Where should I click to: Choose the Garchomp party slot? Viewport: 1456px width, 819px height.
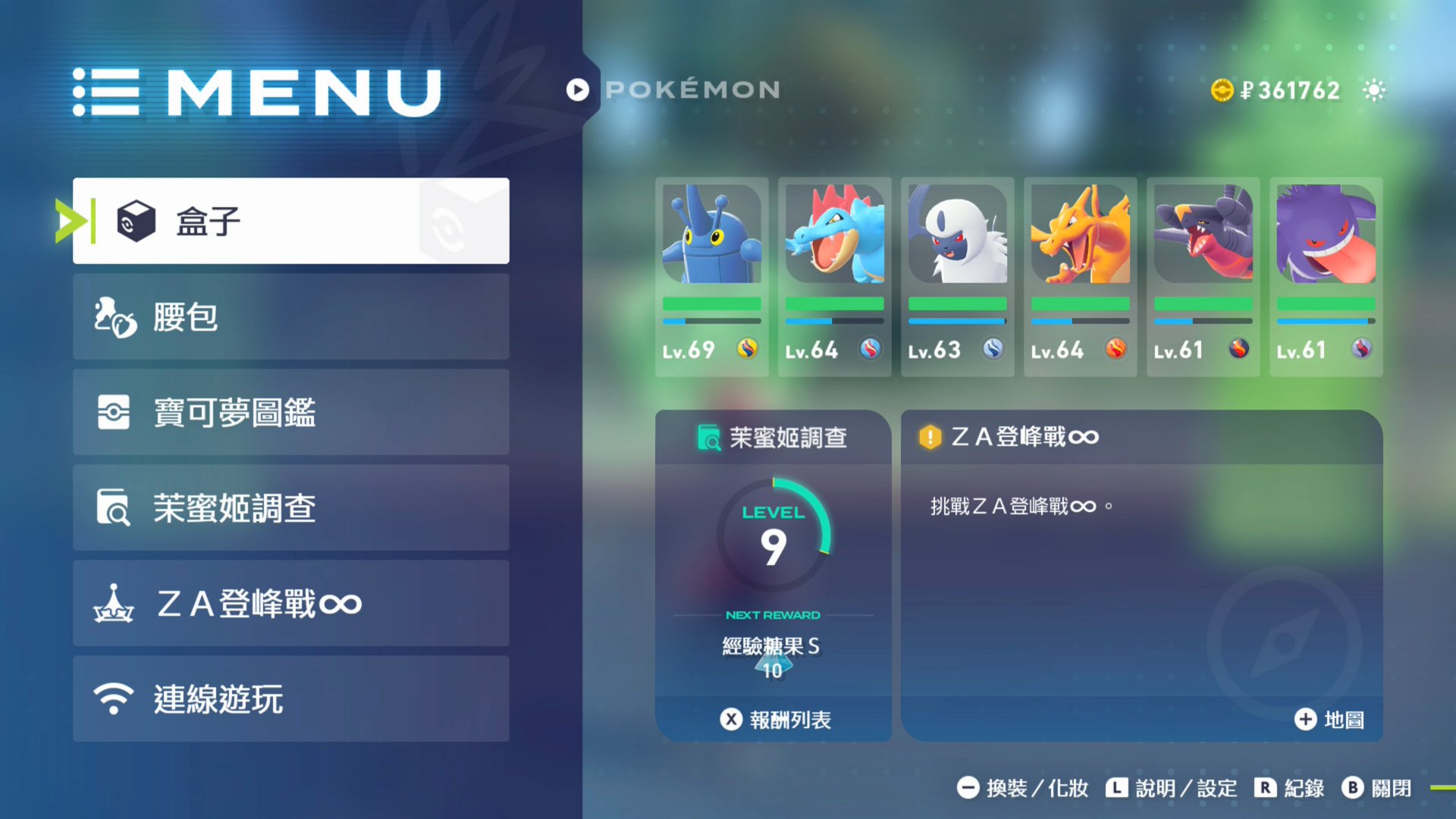(1203, 277)
